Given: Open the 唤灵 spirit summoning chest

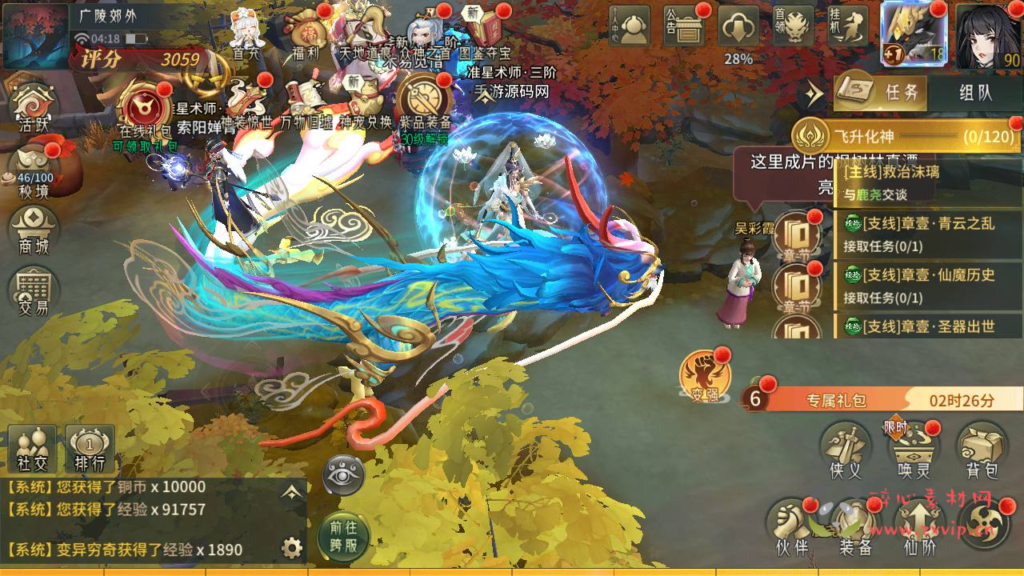Looking at the screenshot, I should (913, 448).
